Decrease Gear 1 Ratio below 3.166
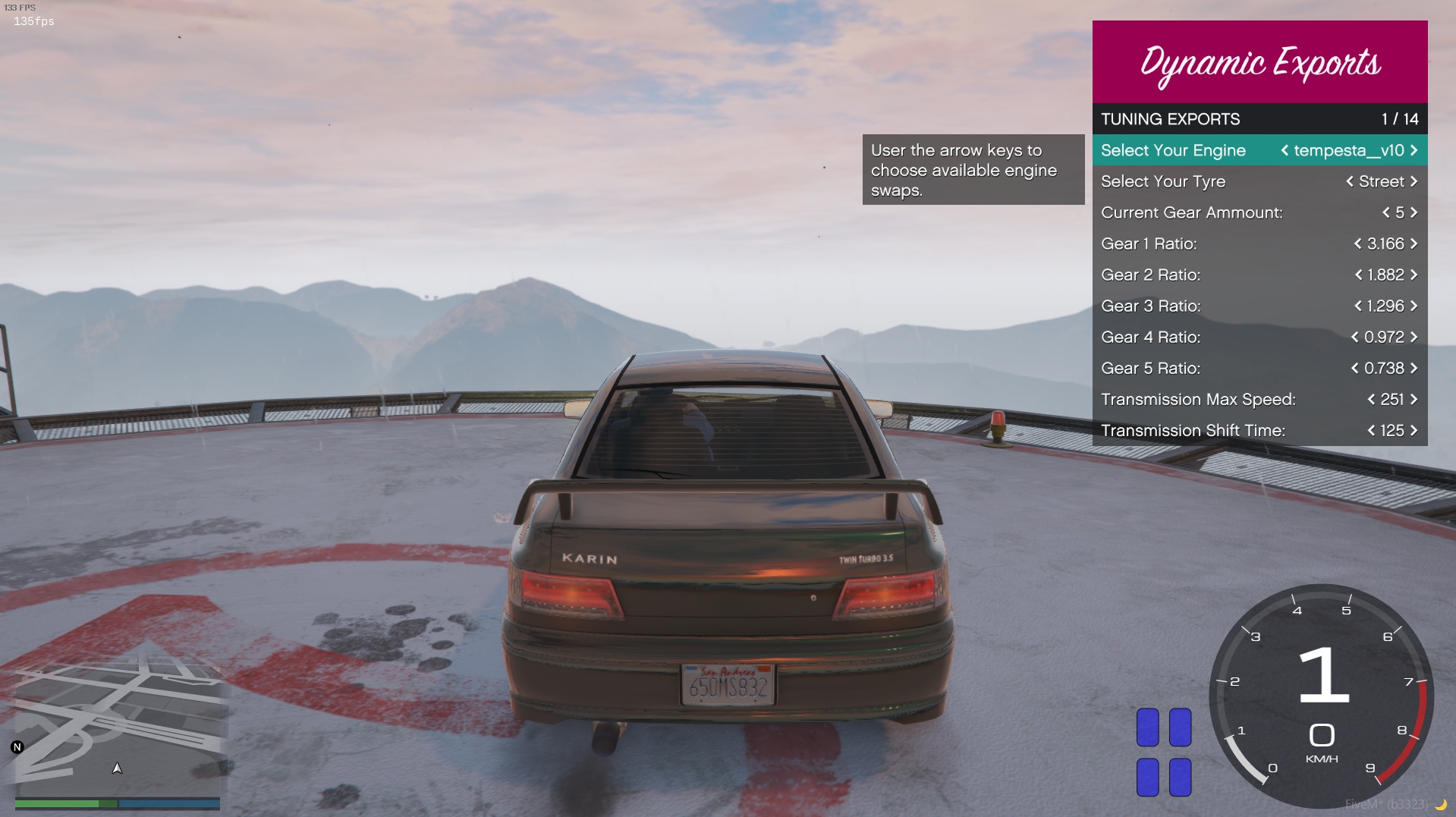Screen dimensions: 1456x817 (1358, 244)
